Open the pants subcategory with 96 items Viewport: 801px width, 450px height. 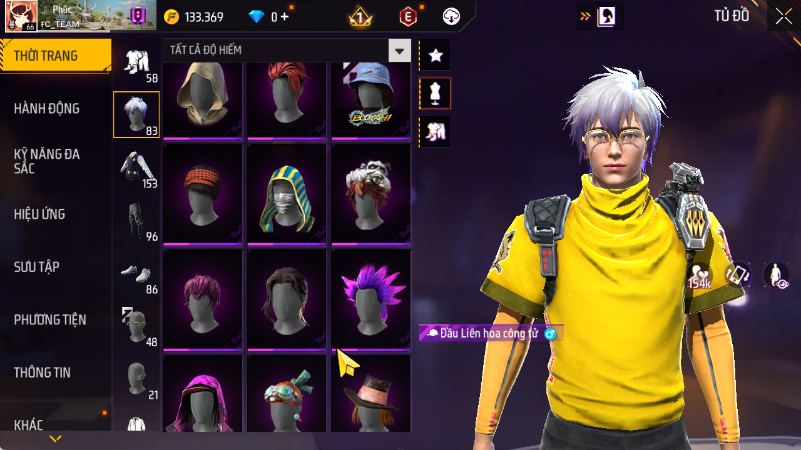[x=135, y=222]
